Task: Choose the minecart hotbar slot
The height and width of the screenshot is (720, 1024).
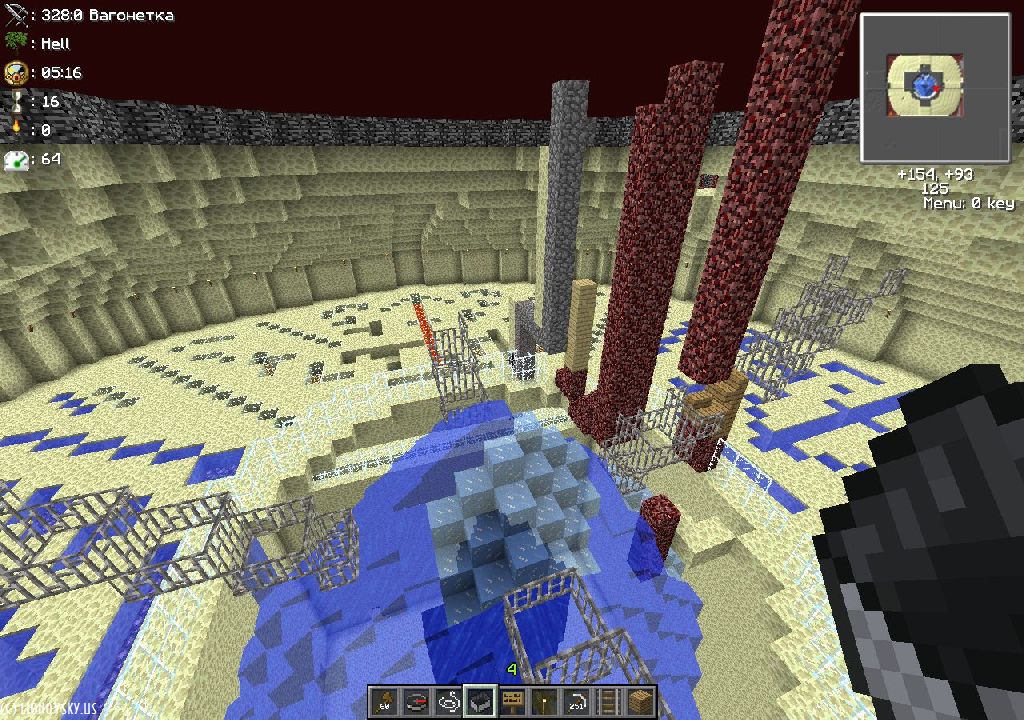Action: [x=480, y=701]
